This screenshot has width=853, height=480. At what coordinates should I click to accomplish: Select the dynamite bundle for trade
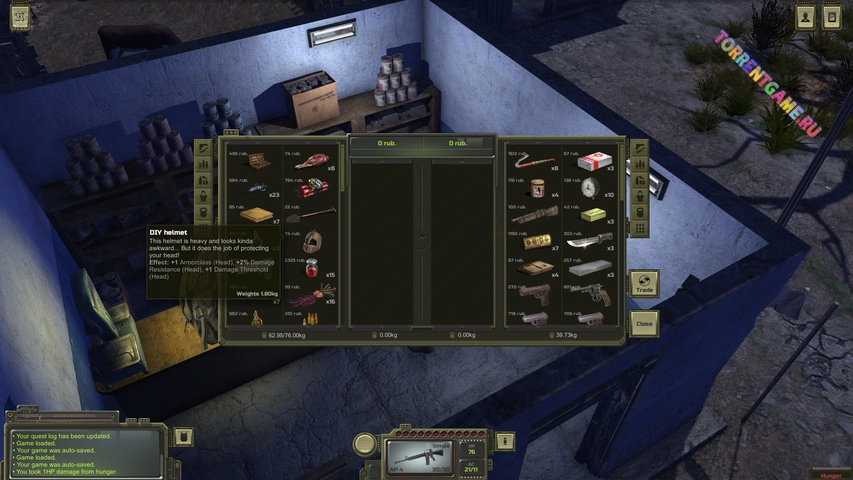point(313,187)
